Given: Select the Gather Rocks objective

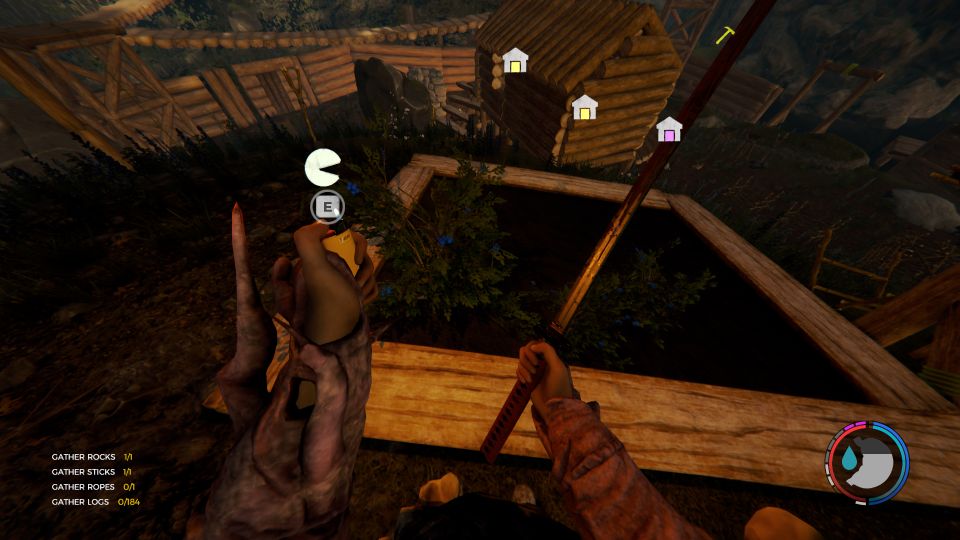Looking at the screenshot, I should 92,457.
